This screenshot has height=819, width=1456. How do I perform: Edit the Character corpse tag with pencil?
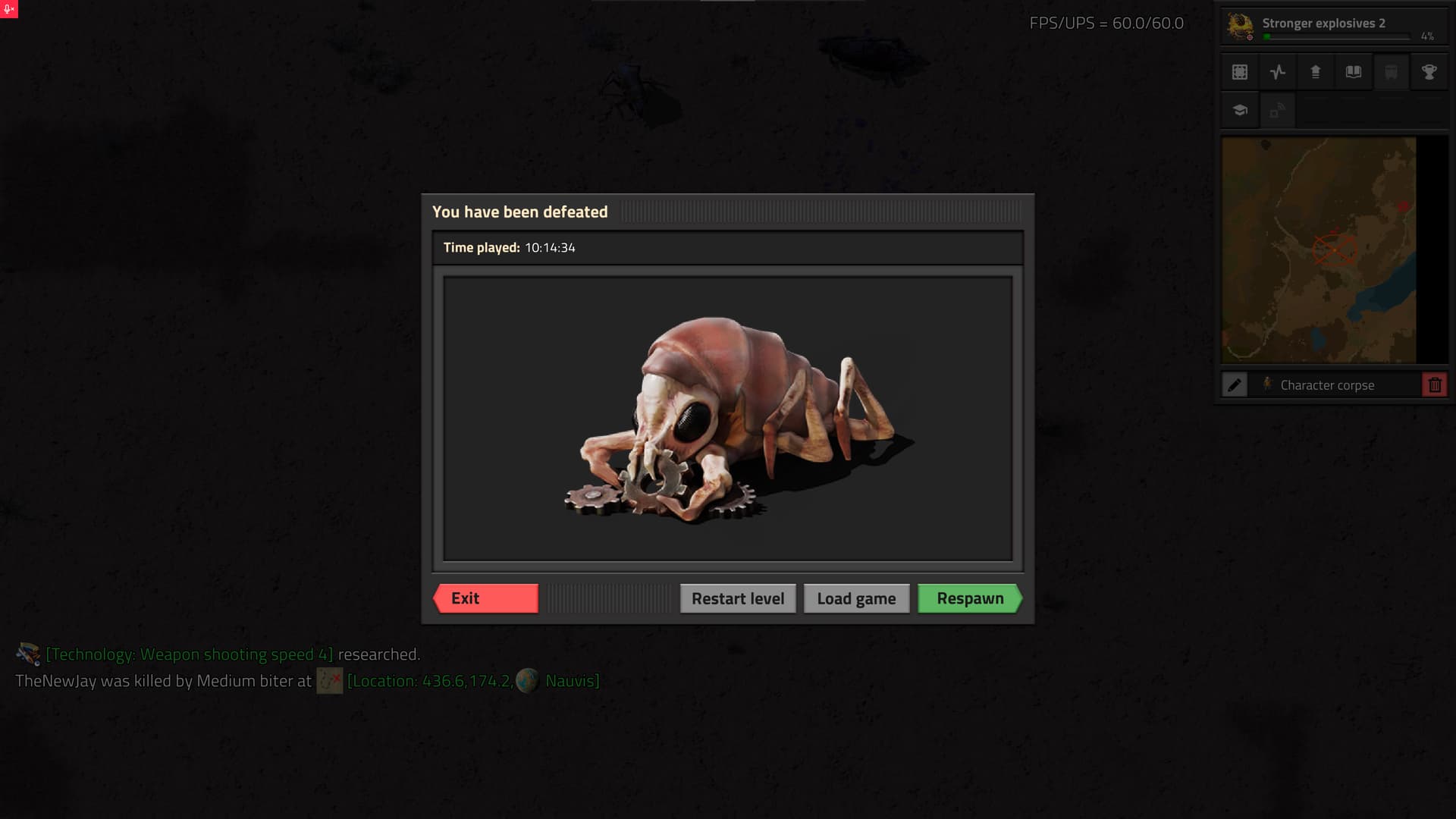coord(1235,385)
